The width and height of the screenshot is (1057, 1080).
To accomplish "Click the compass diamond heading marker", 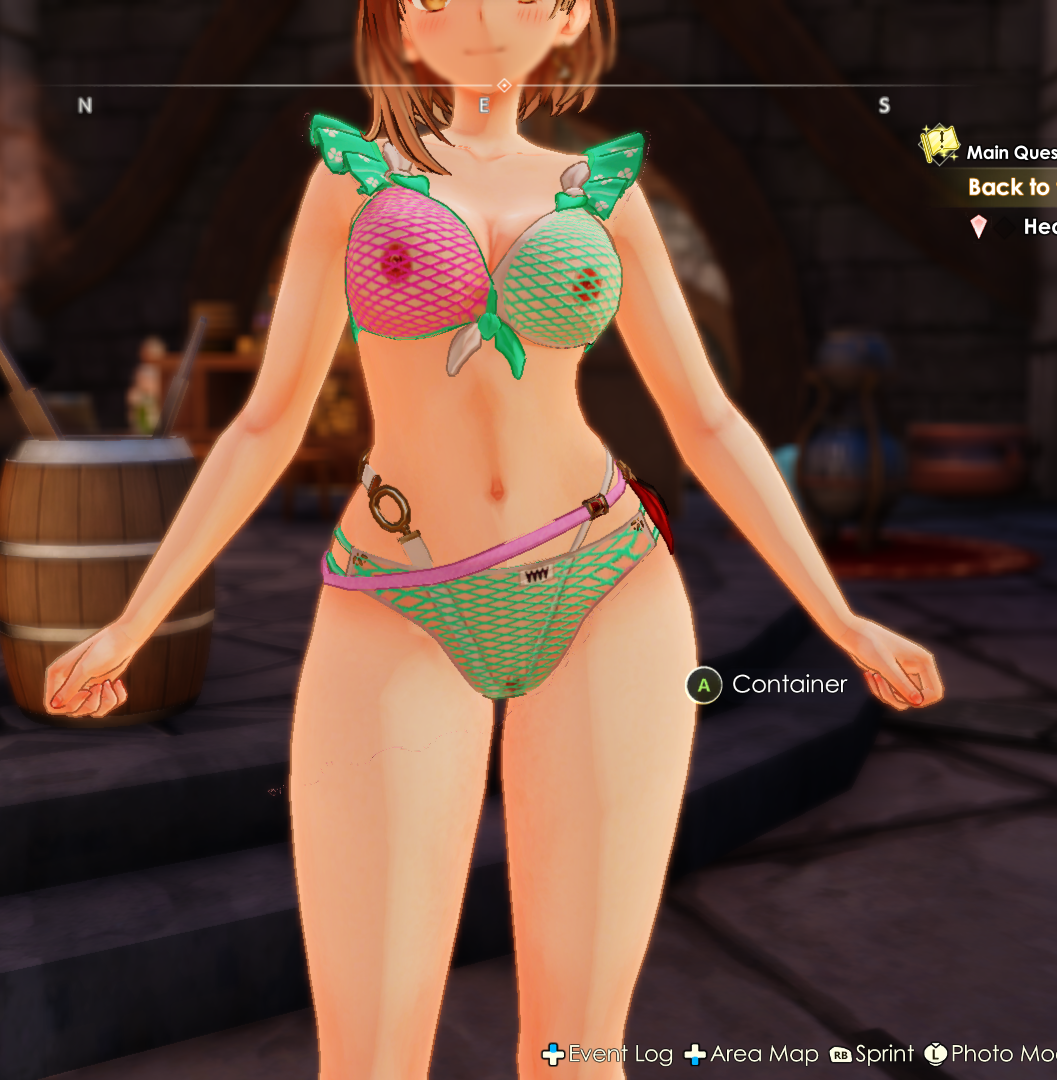I will pyautogui.click(x=504, y=86).
